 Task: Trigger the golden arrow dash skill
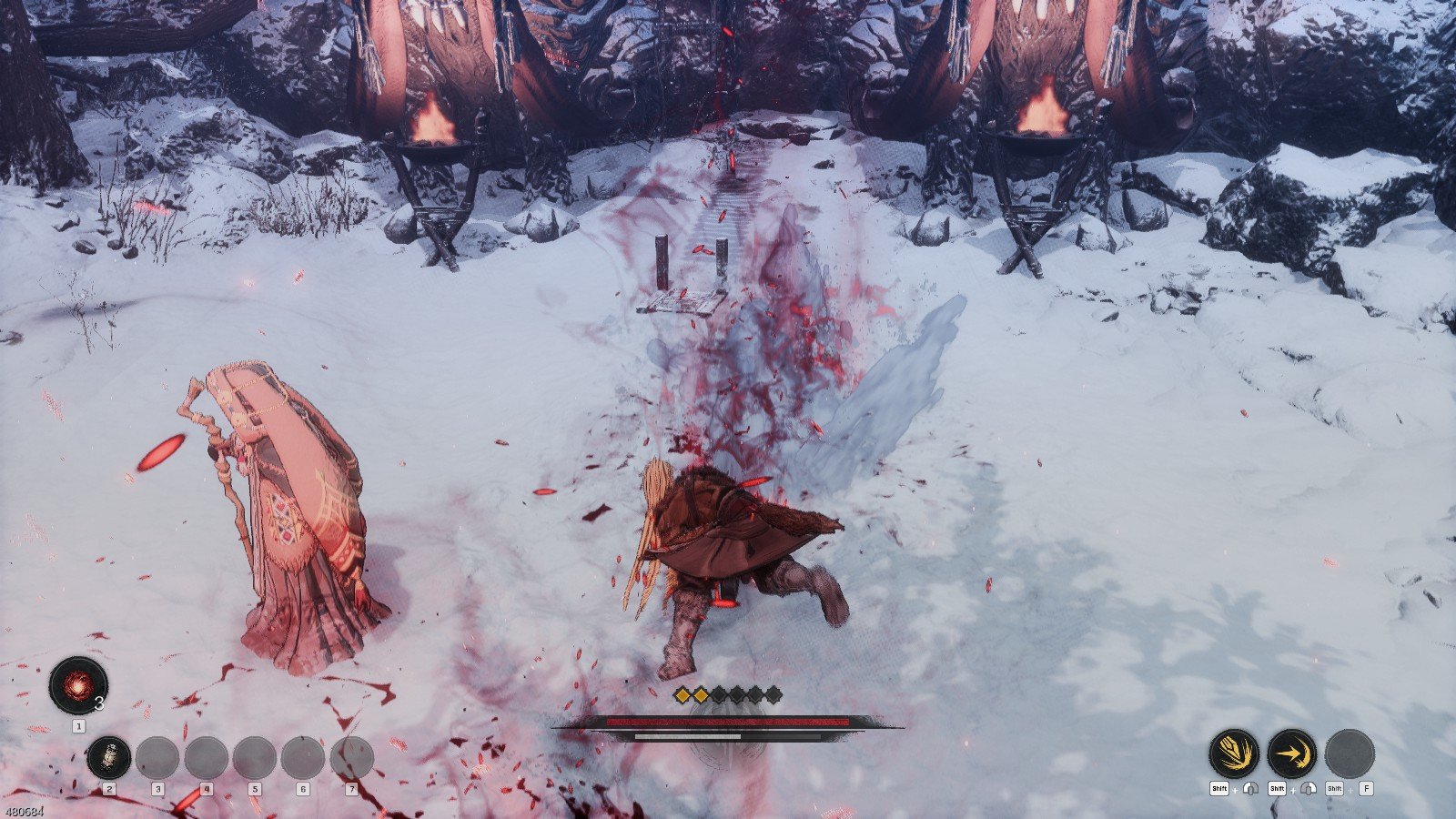[x=1292, y=753]
